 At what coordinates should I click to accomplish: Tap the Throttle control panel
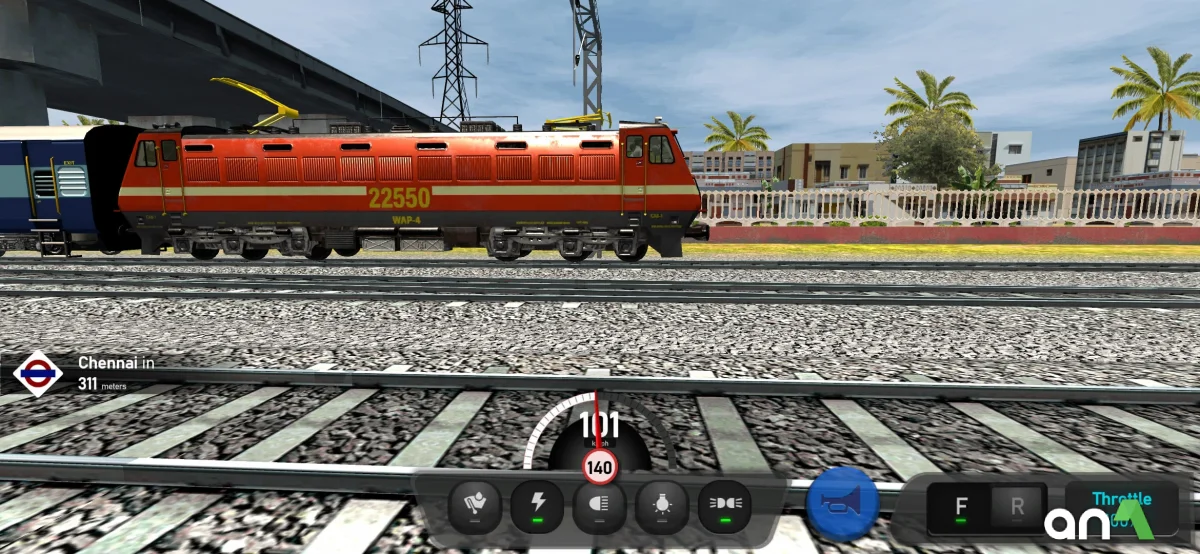[x=1120, y=506]
